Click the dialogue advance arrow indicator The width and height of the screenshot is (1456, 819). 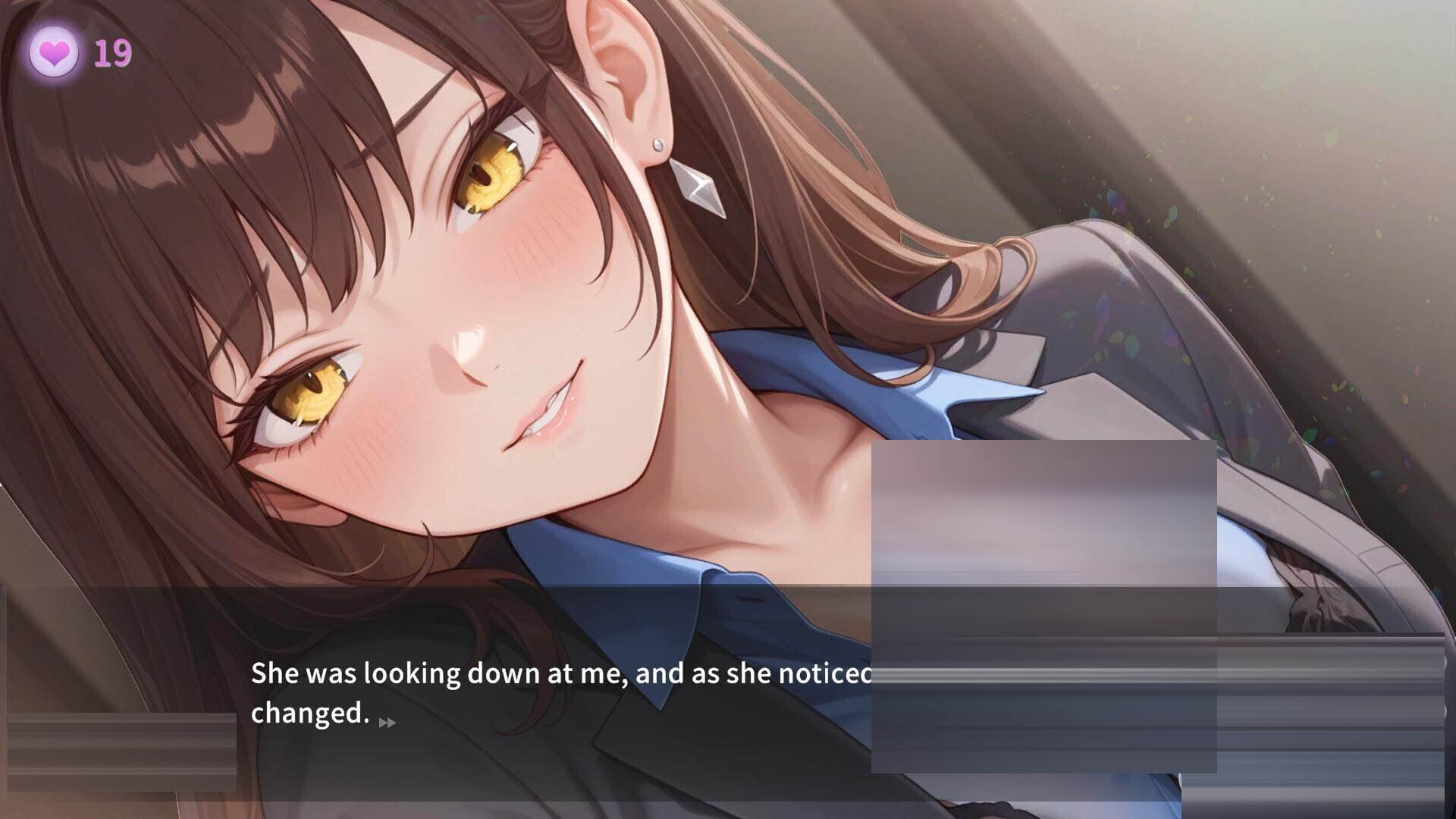(387, 723)
